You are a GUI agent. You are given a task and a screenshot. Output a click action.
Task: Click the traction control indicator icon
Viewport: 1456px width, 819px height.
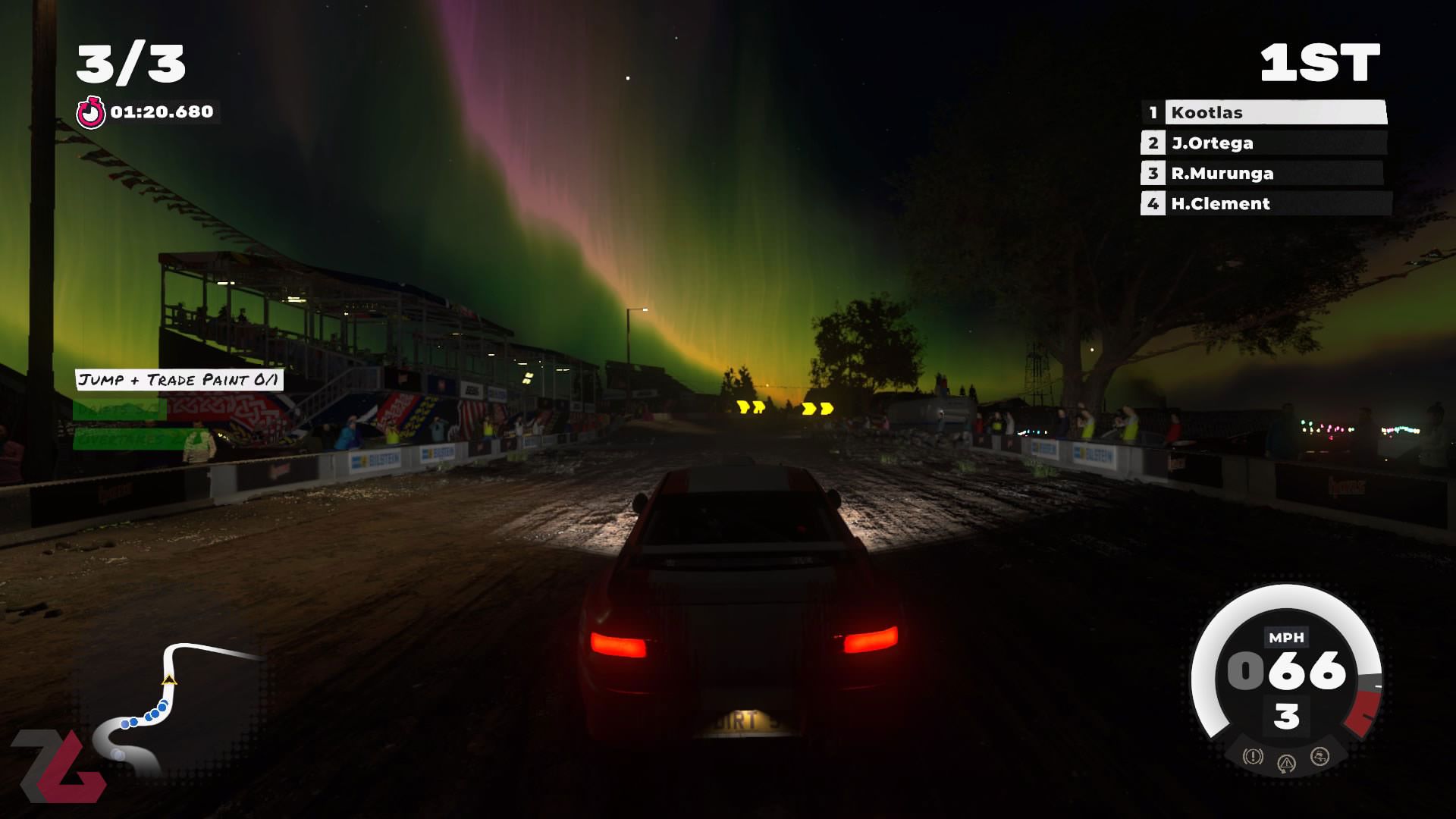pos(1319,756)
